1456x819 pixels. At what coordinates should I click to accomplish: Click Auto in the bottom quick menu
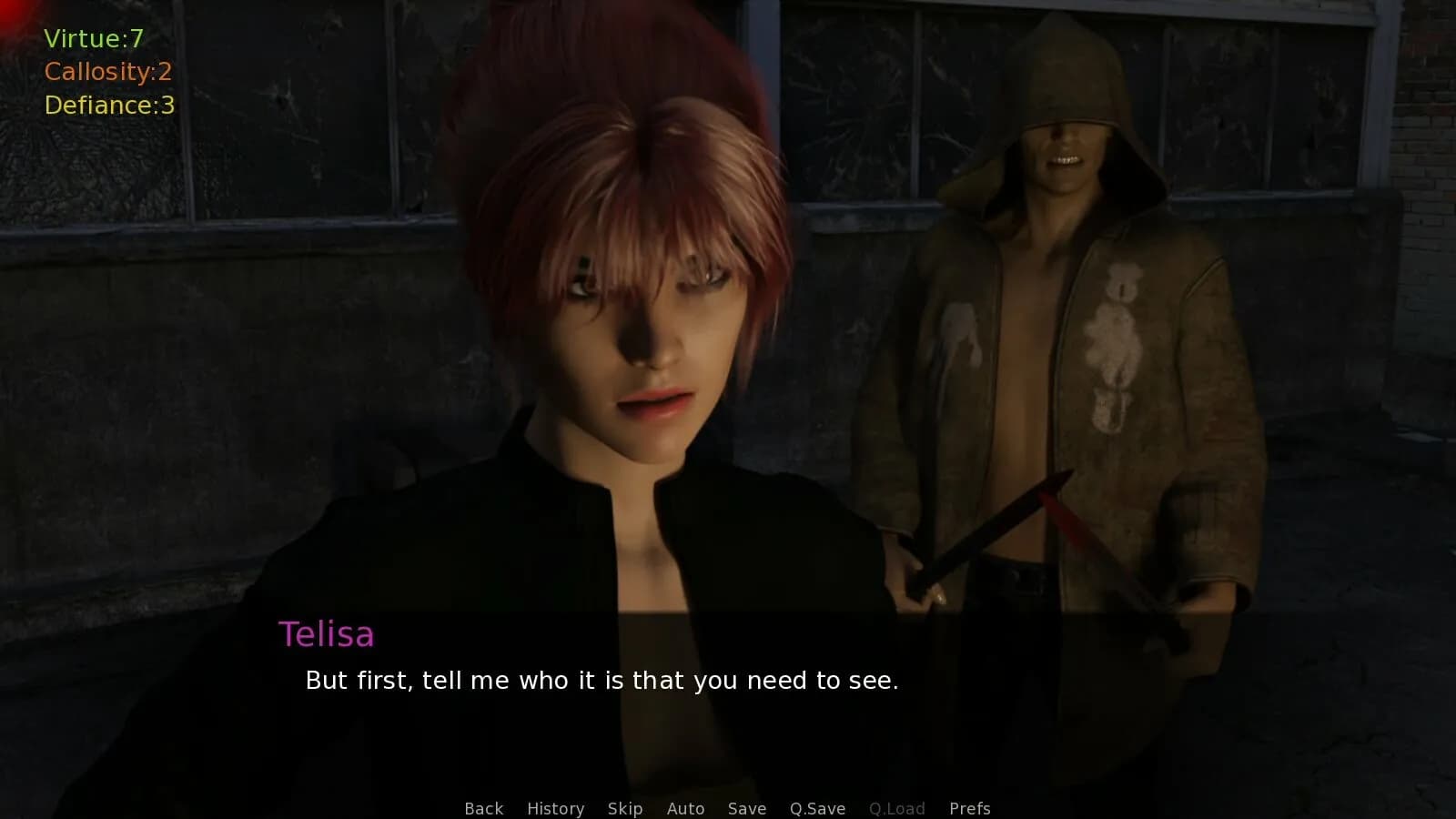coord(686,808)
